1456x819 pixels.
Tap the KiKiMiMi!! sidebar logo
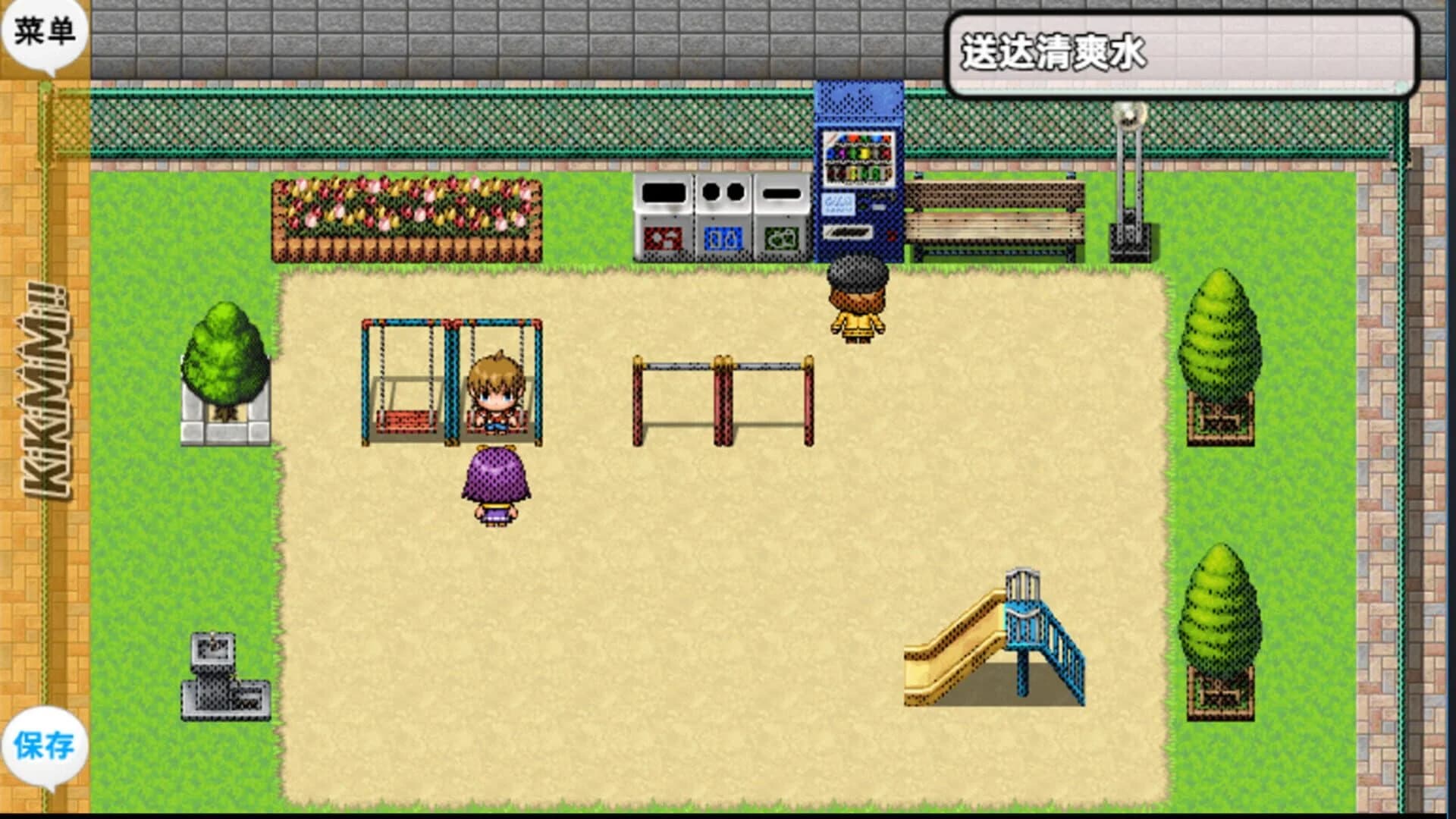tap(45, 394)
